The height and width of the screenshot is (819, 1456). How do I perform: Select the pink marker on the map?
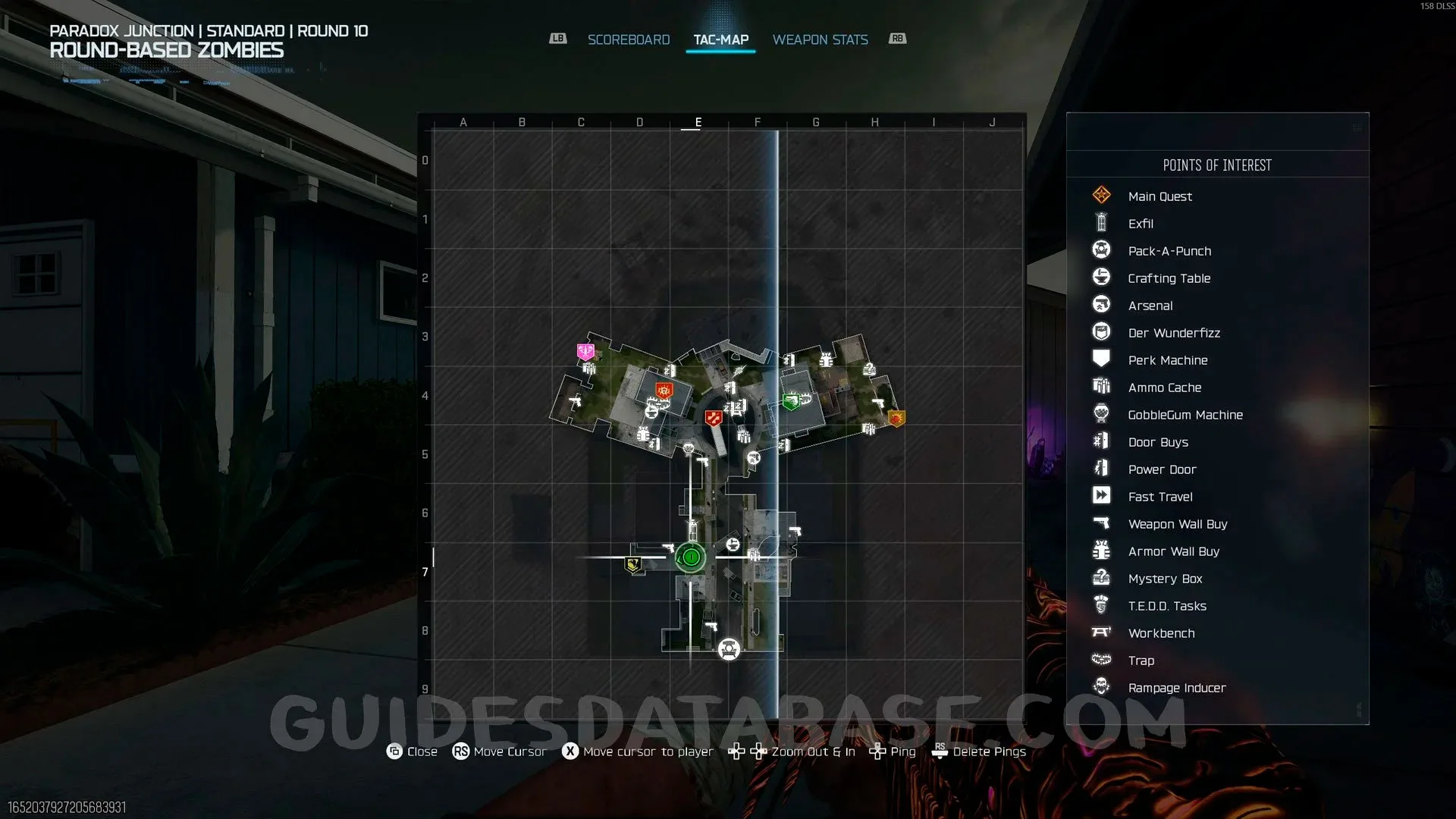pos(585,351)
